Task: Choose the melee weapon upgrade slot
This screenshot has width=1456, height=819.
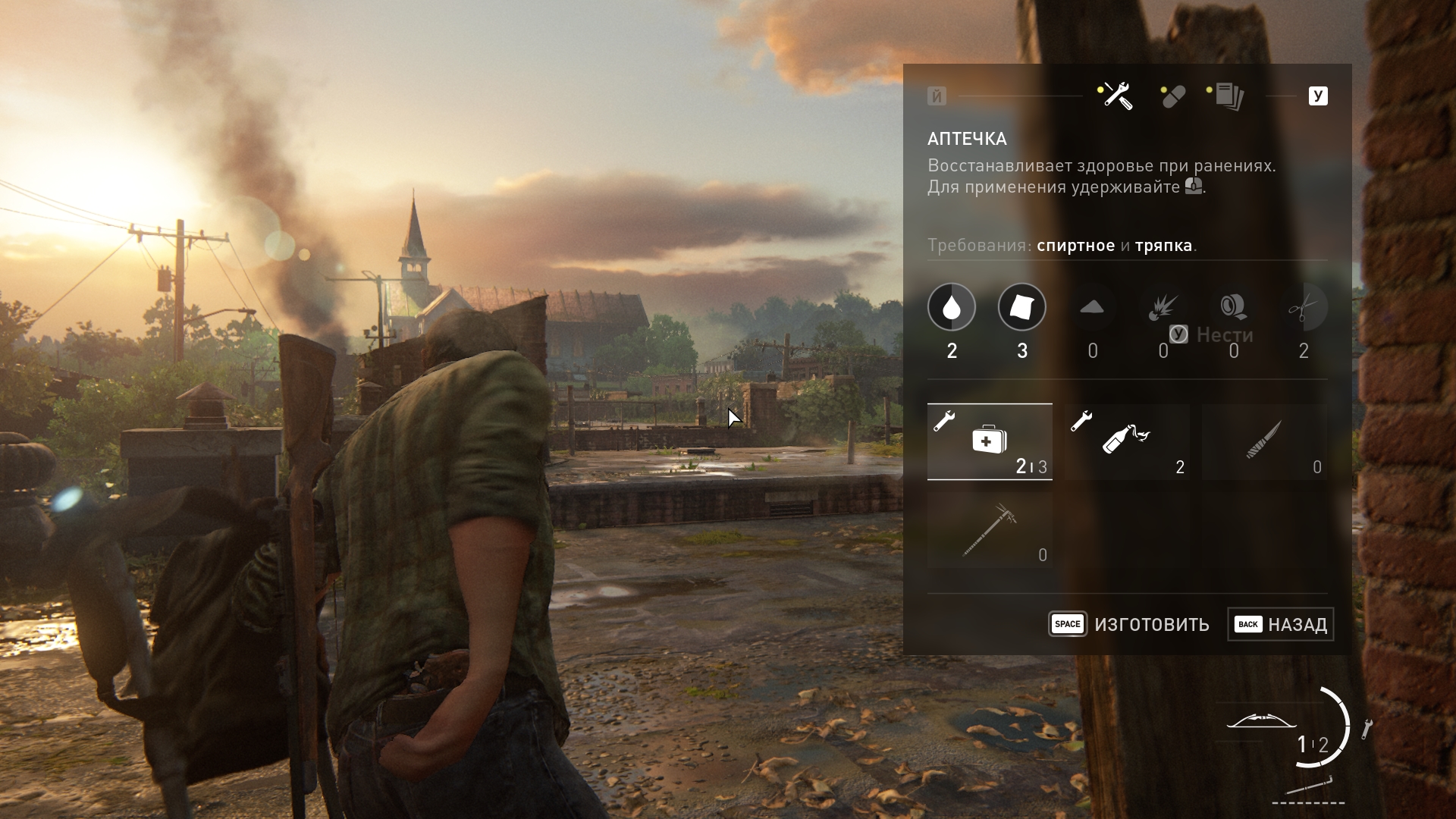Action: point(990,530)
